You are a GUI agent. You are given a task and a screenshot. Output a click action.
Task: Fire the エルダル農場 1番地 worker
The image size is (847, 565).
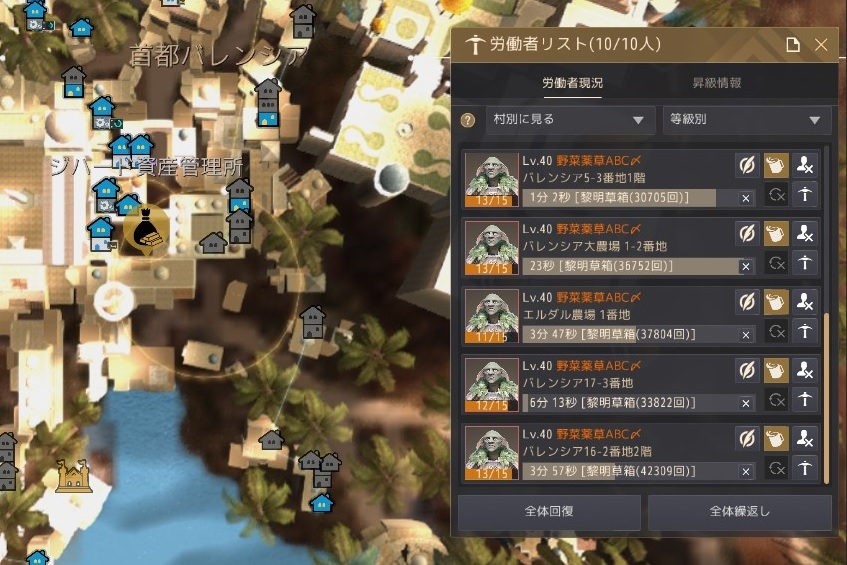[805, 302]
